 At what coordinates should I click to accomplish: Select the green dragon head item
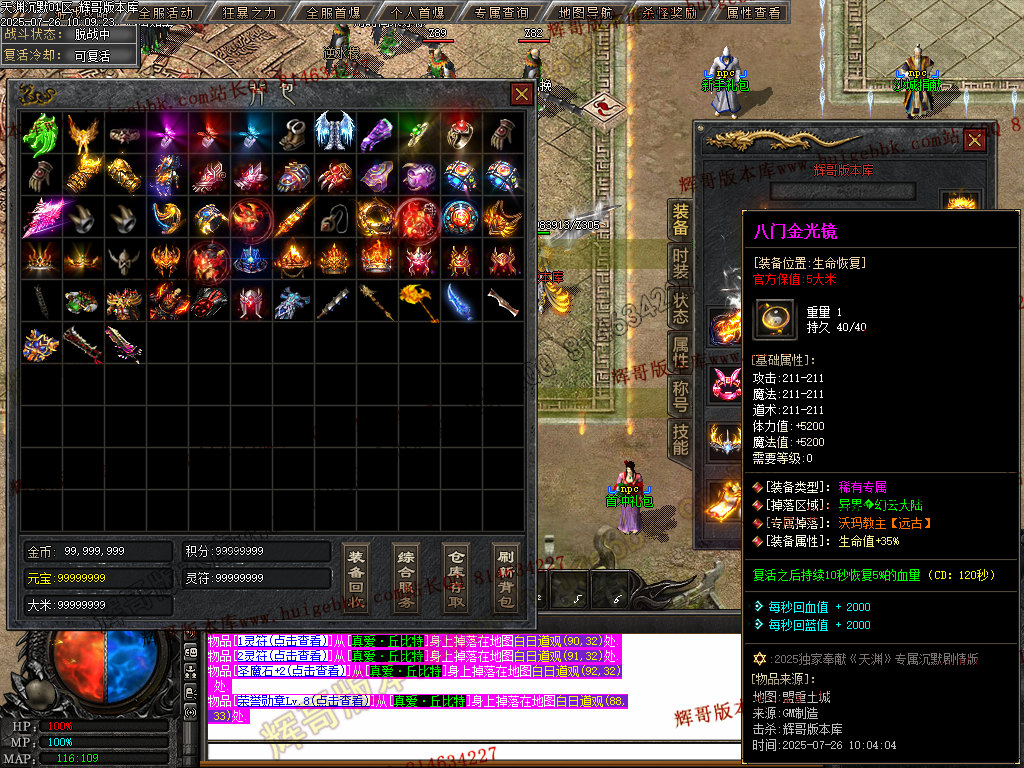[x=40, y=132]
